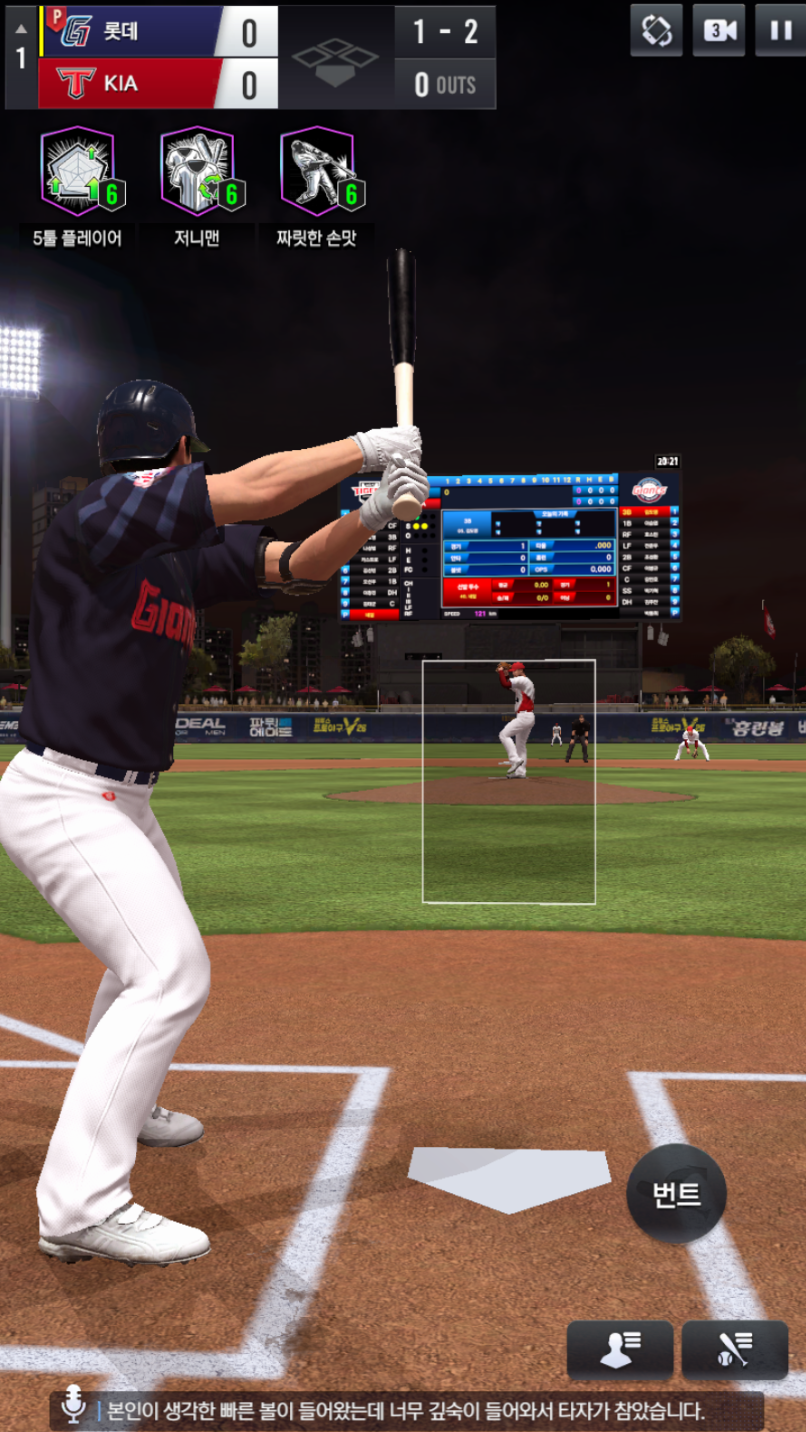The image size is (806, 1432).
Task: Open the 5툴 플레이어 skill icon
Action: point(78,171)
